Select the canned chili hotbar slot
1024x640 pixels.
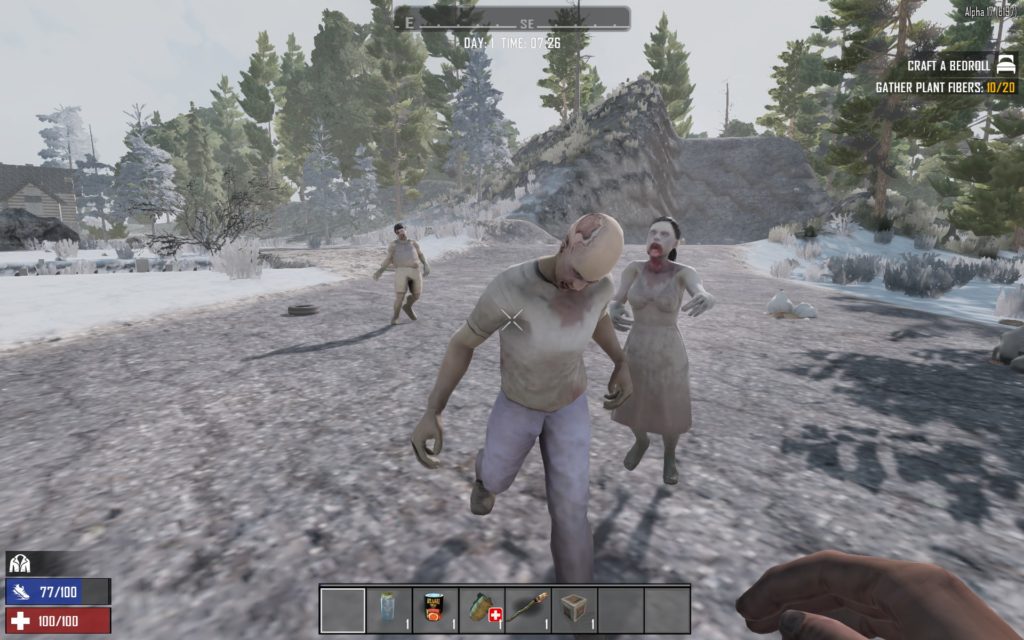click(435, 609)
